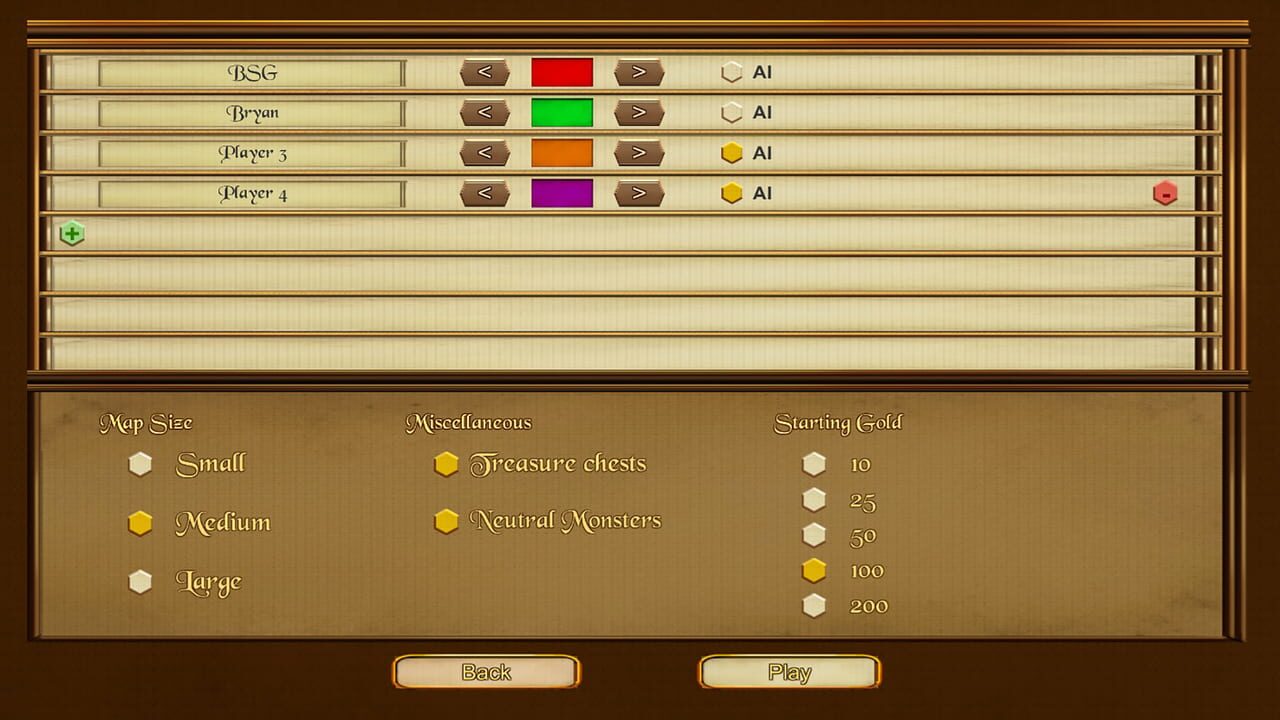Image resolution: width=1280 pixels, height=720 pixels.
Task: Click the left color arrow for Bryan
Action: point(485,113)
